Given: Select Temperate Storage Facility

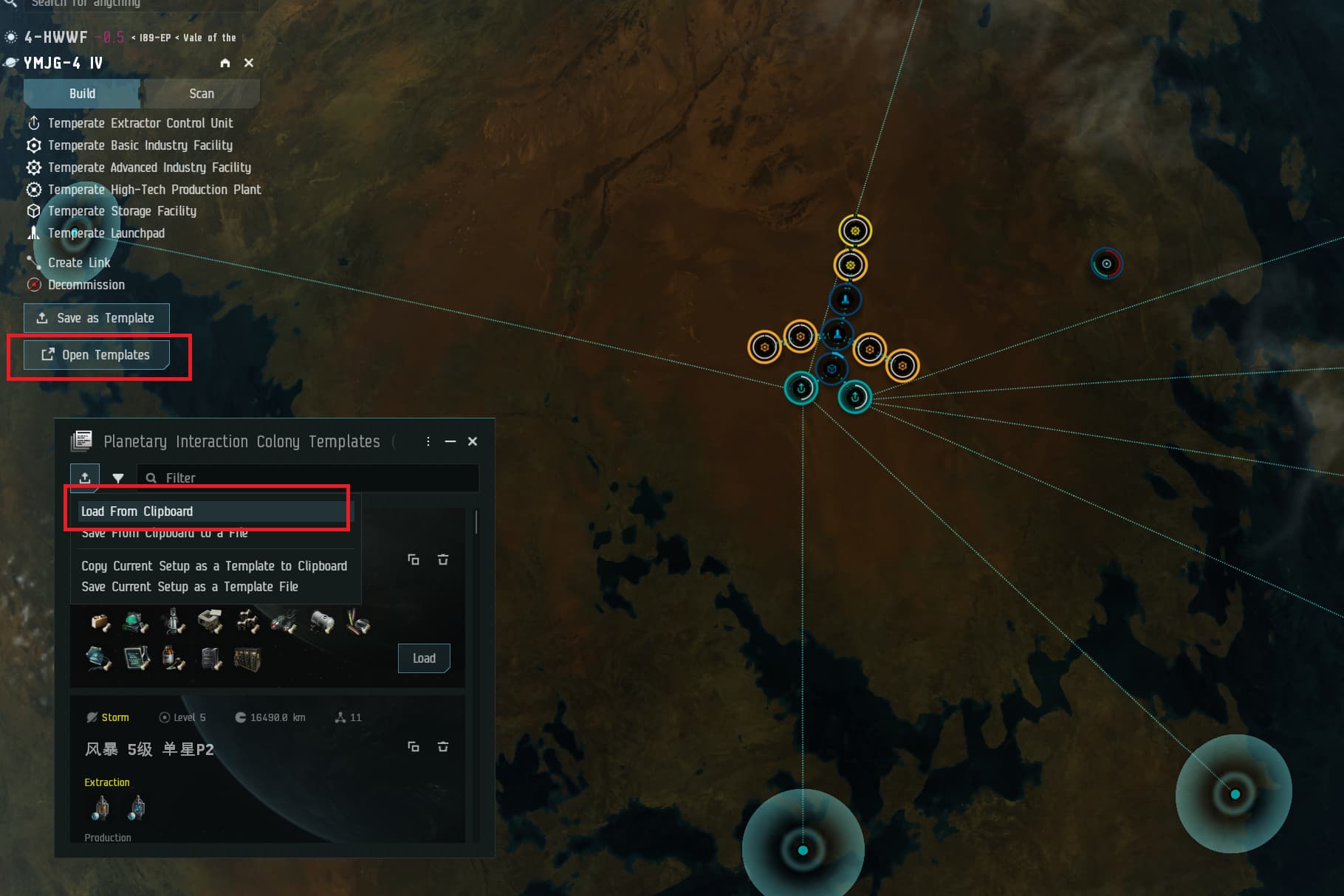Looking at the screenshot, I should [x=122, y=211].
